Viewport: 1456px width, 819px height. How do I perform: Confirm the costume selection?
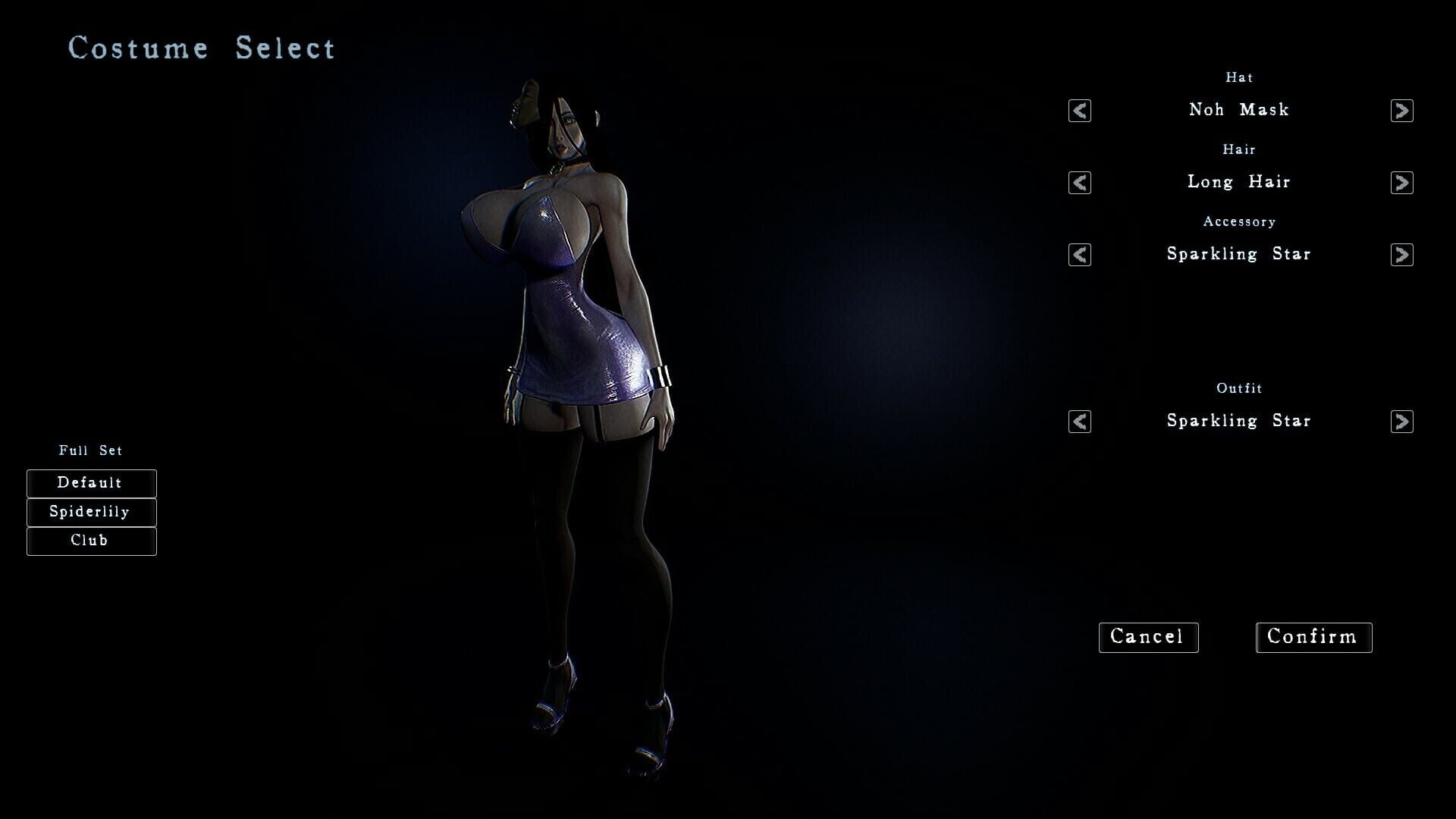click(1313, 637)
